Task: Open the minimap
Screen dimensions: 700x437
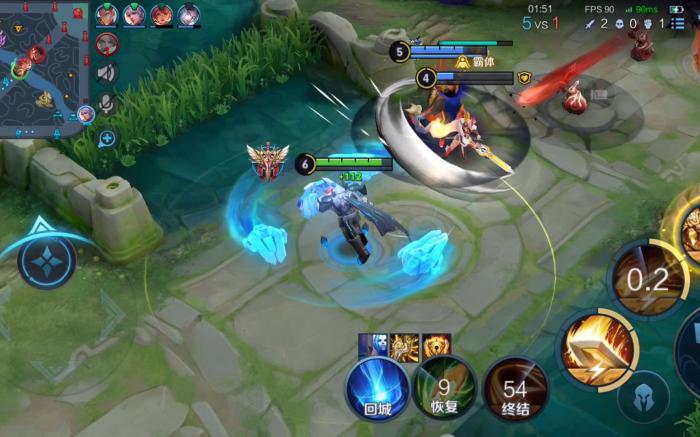Action: (x=42, y=65)
